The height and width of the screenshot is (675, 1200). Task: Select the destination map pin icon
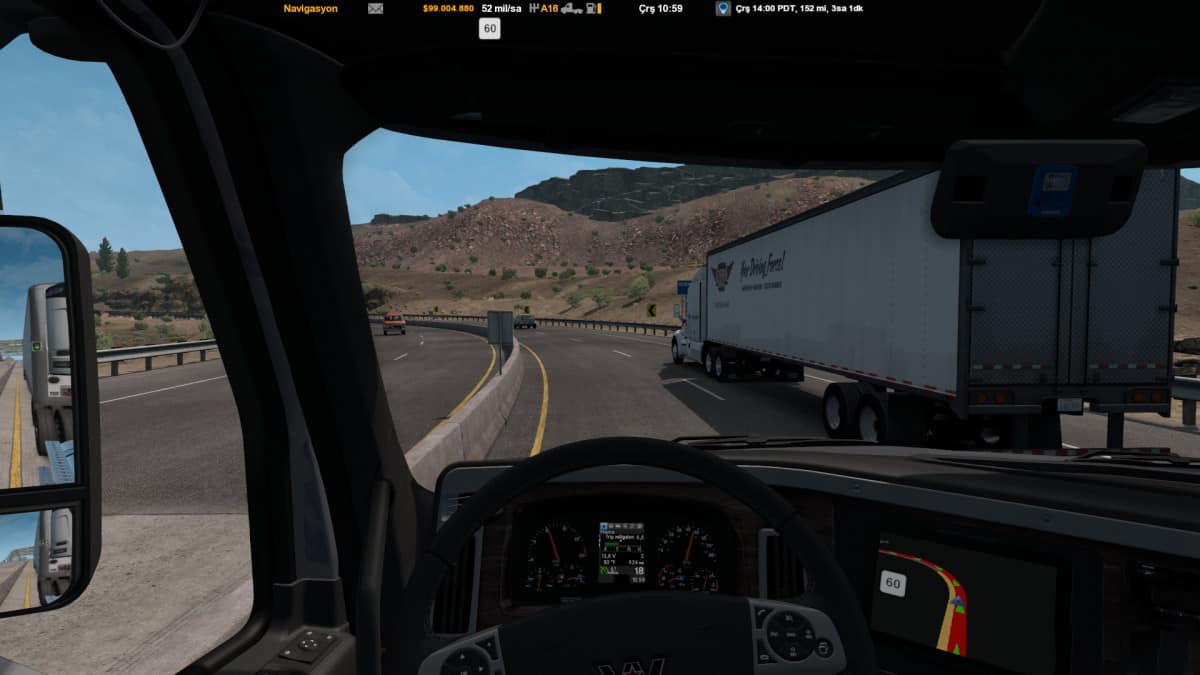point(722,8)
